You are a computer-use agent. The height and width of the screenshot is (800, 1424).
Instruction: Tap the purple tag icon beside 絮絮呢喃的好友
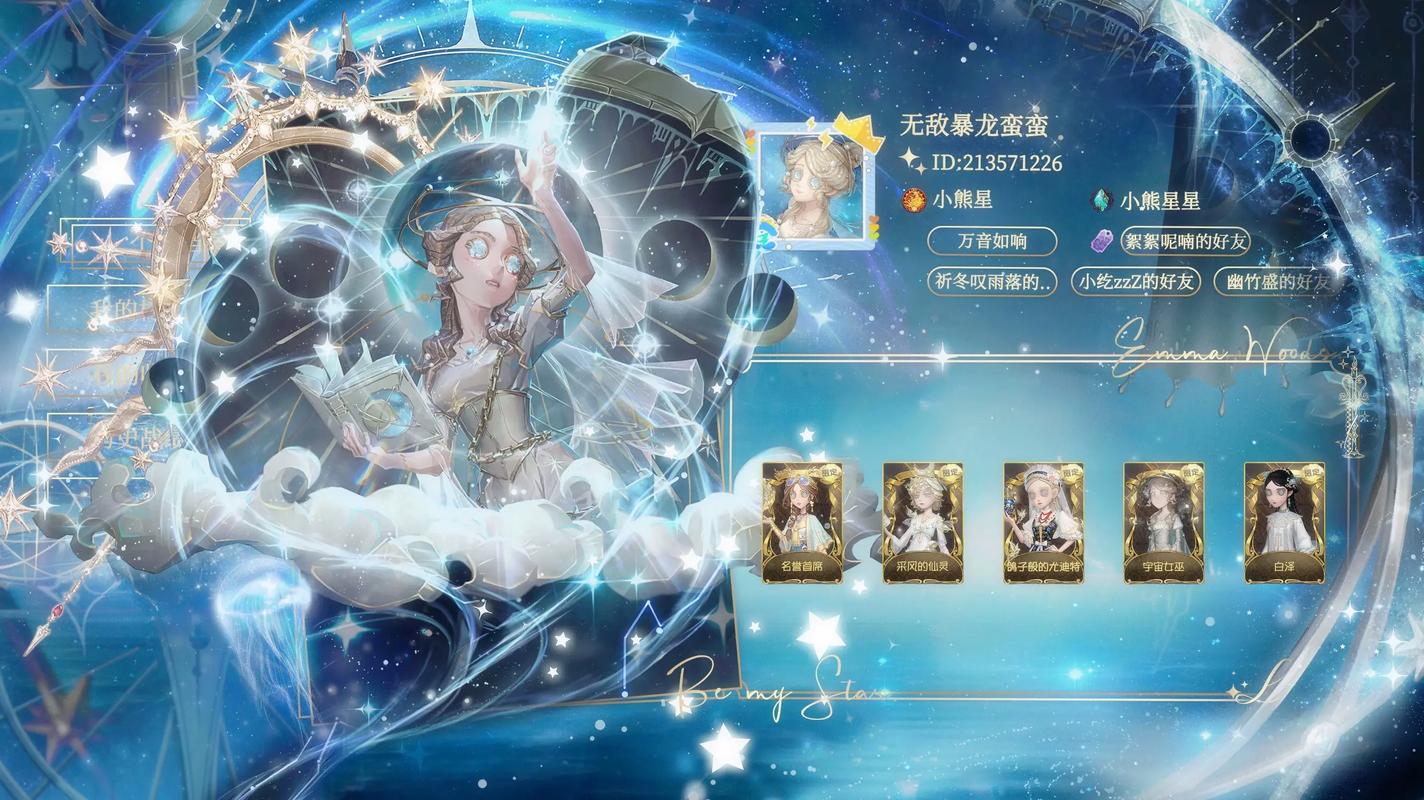1101,241
